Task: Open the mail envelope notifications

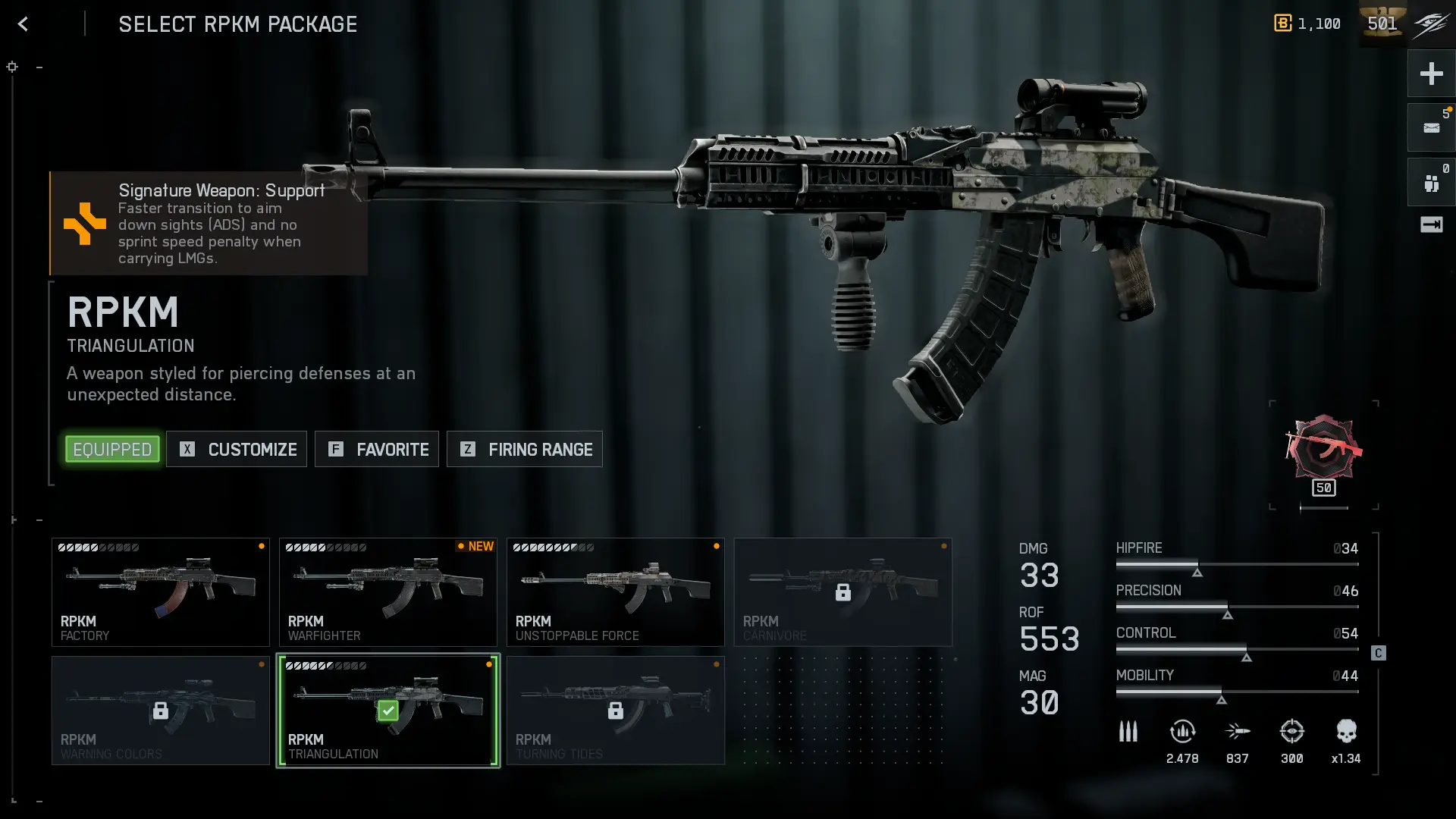Action: click(x=1431, y=128)
